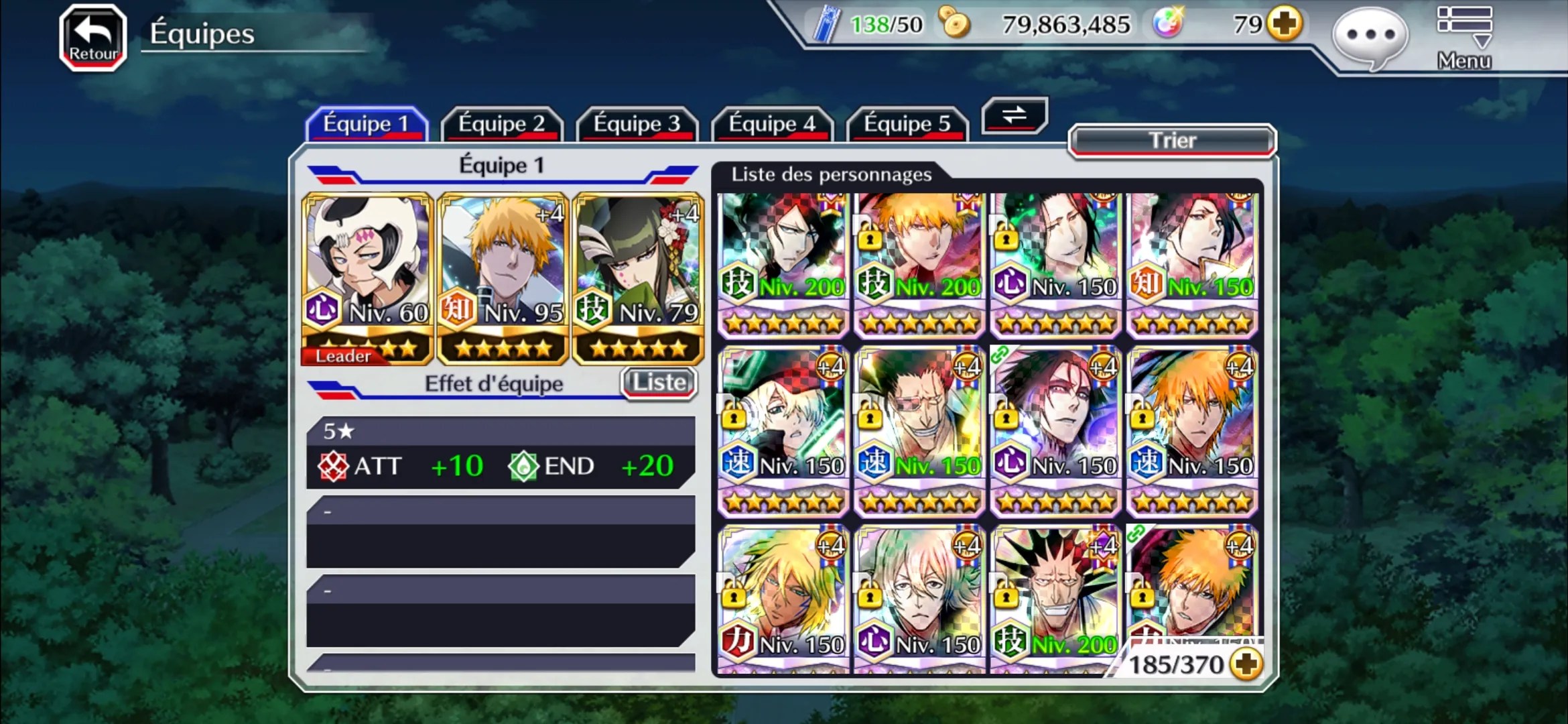
Task: Choose the eyepatch Kenpachi Niv. 150 card
Action: tap(919, 430)
